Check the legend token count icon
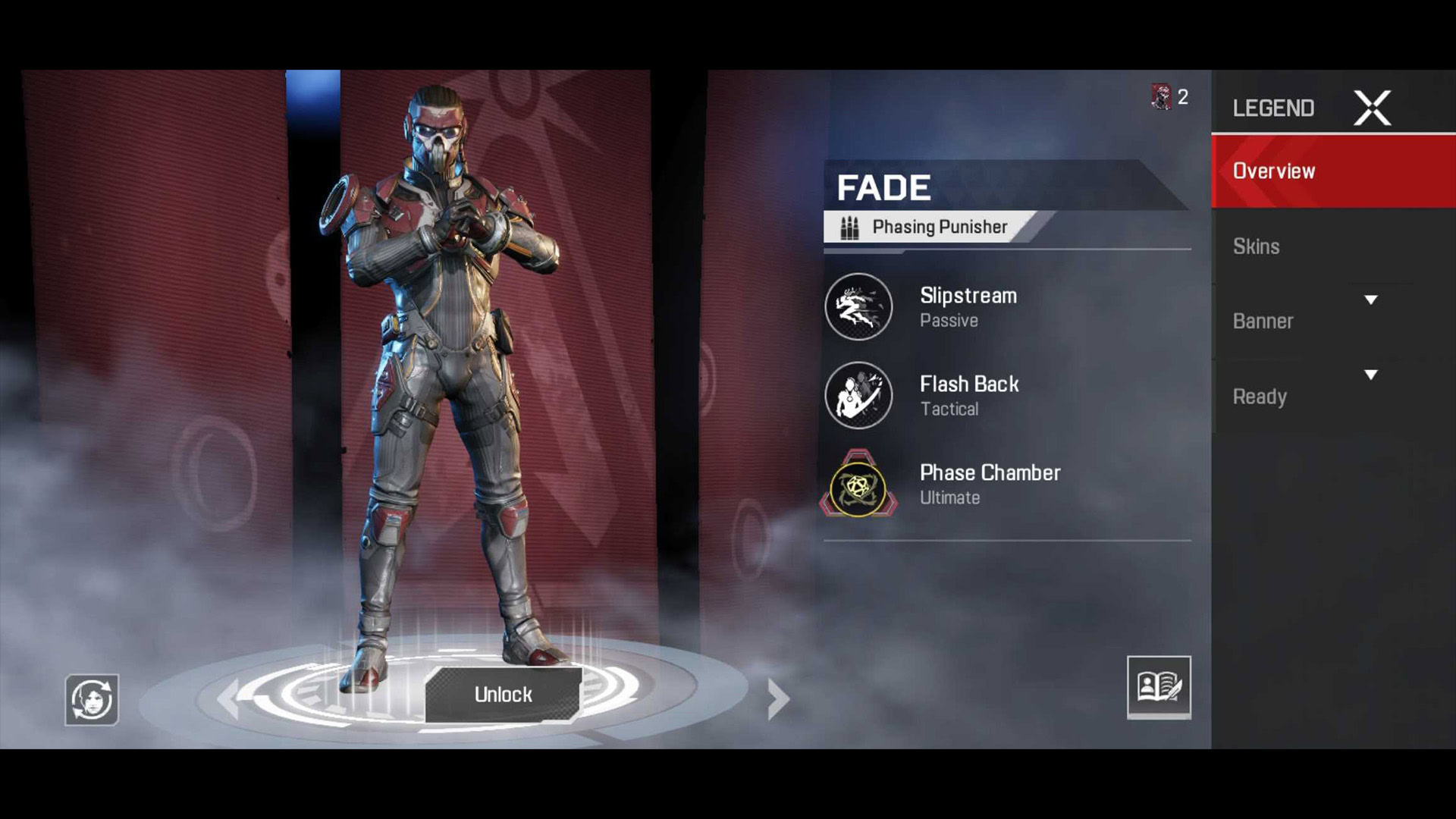The image size is (1456, 819). (x=1162, y=97)
